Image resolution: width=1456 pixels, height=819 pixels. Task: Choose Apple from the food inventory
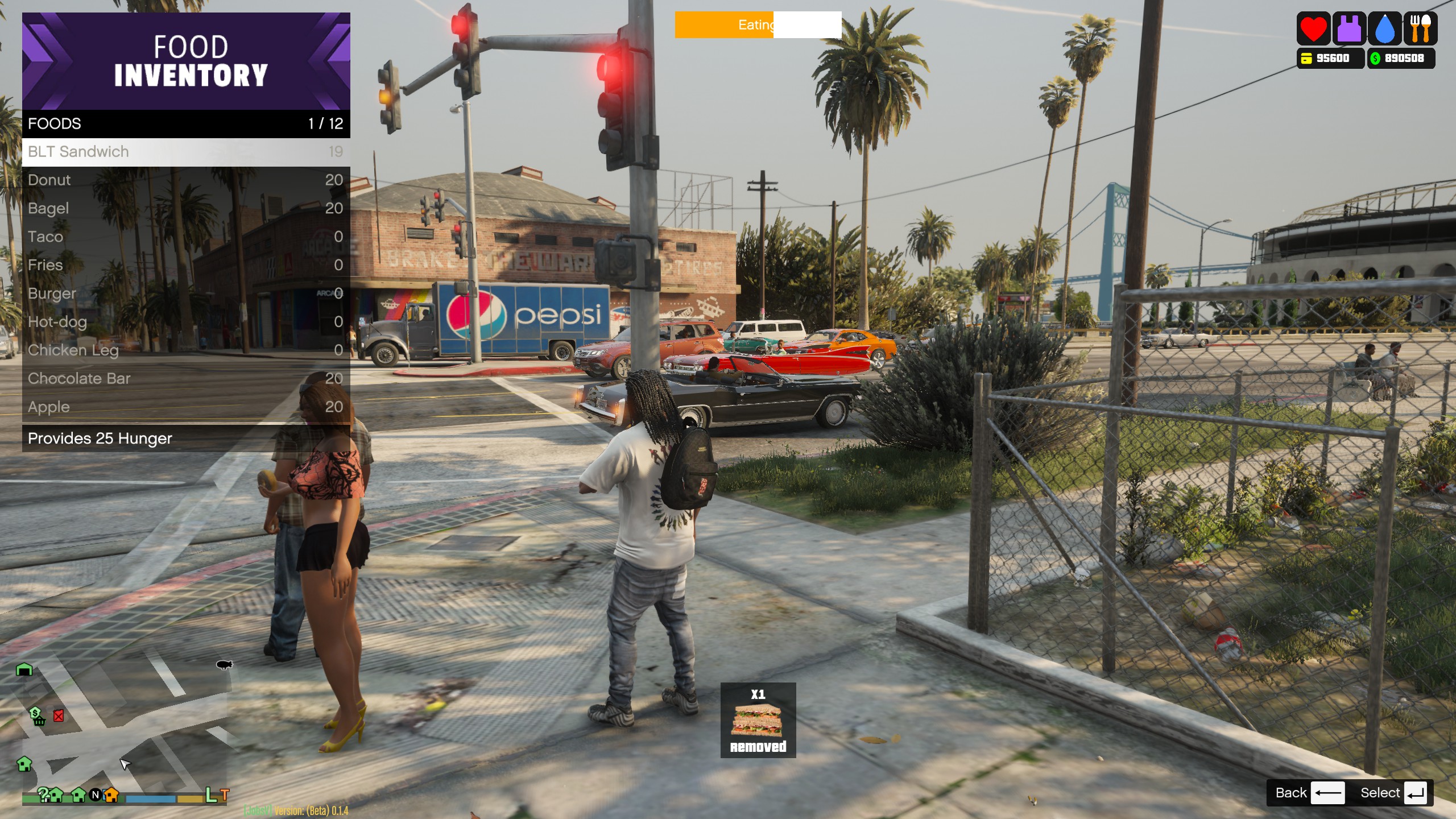[185, 407]
